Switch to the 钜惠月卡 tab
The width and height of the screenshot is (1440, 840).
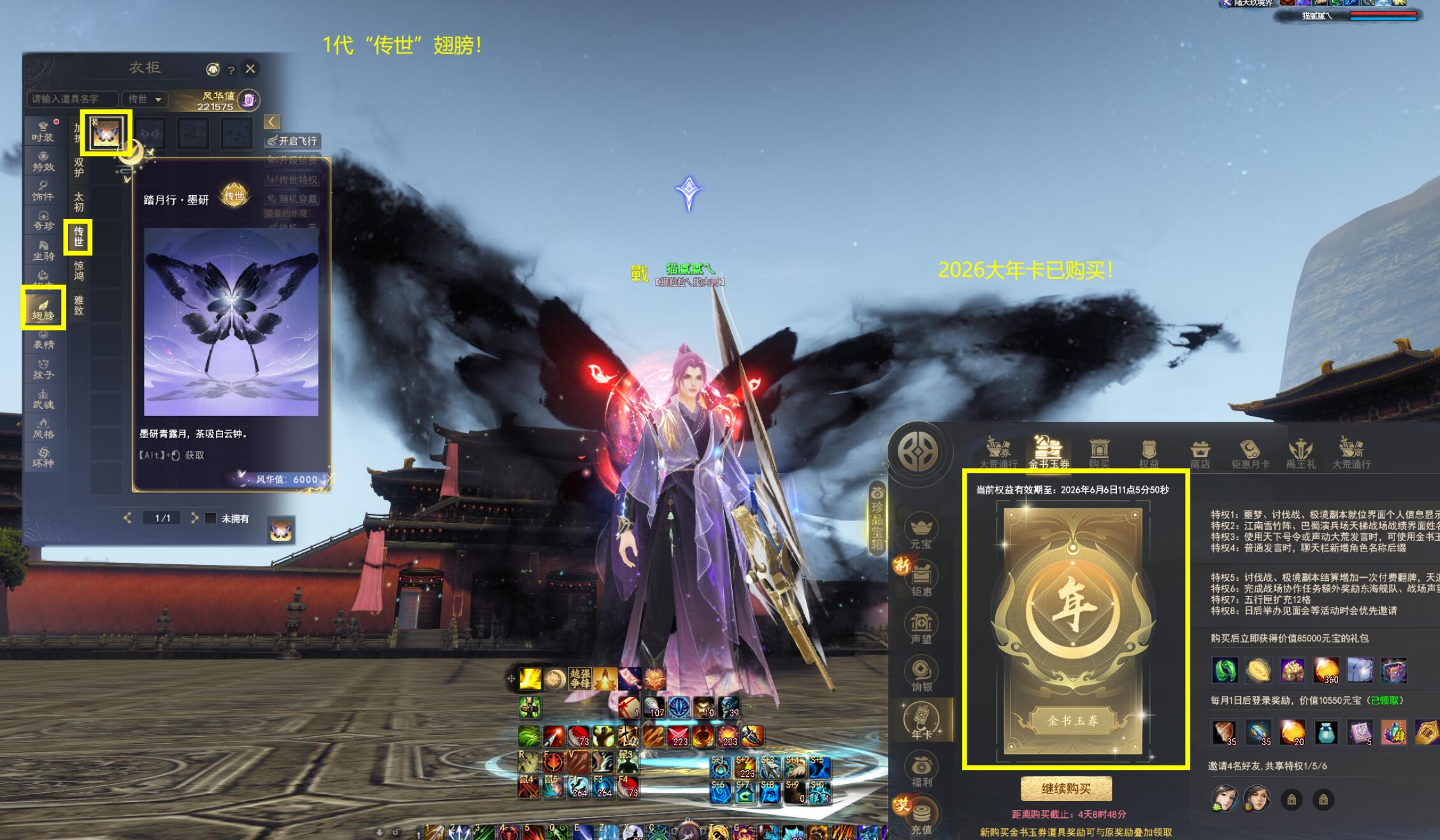(1249, 454)
